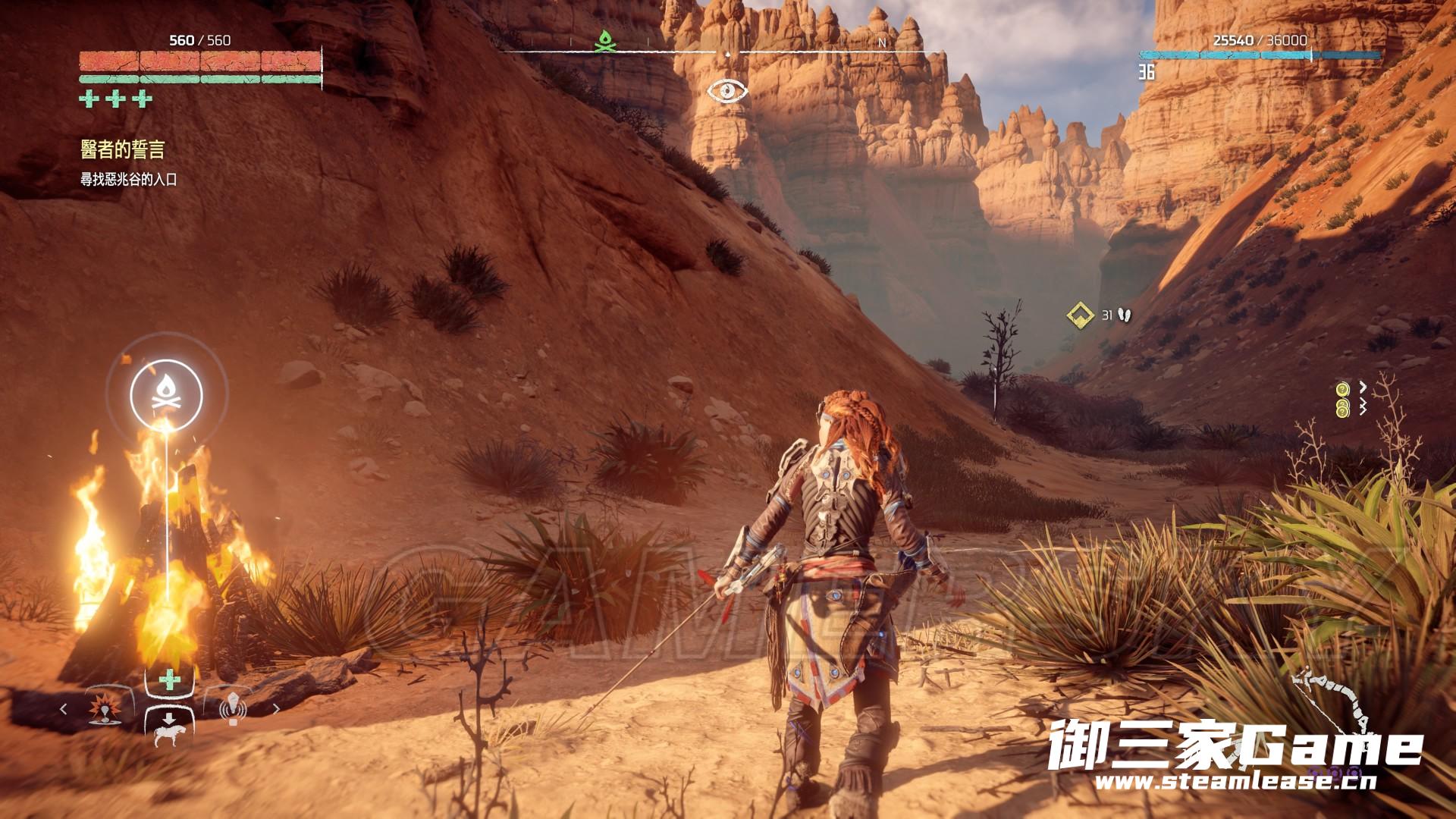Open the 醫者的誓言 quest tracker

[x=123, y=150]
